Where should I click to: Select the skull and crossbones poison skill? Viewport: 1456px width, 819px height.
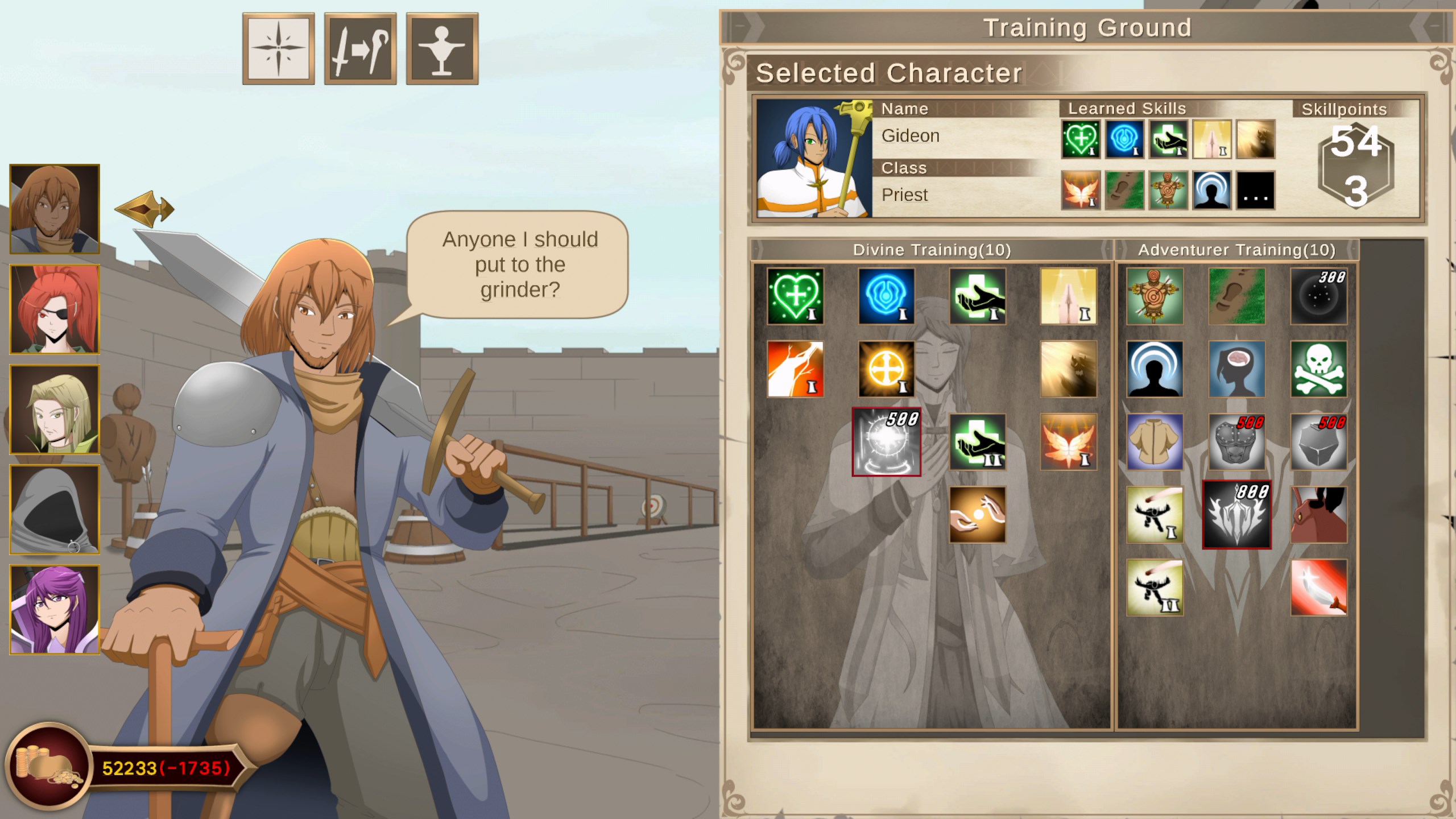click(1319, 369)
